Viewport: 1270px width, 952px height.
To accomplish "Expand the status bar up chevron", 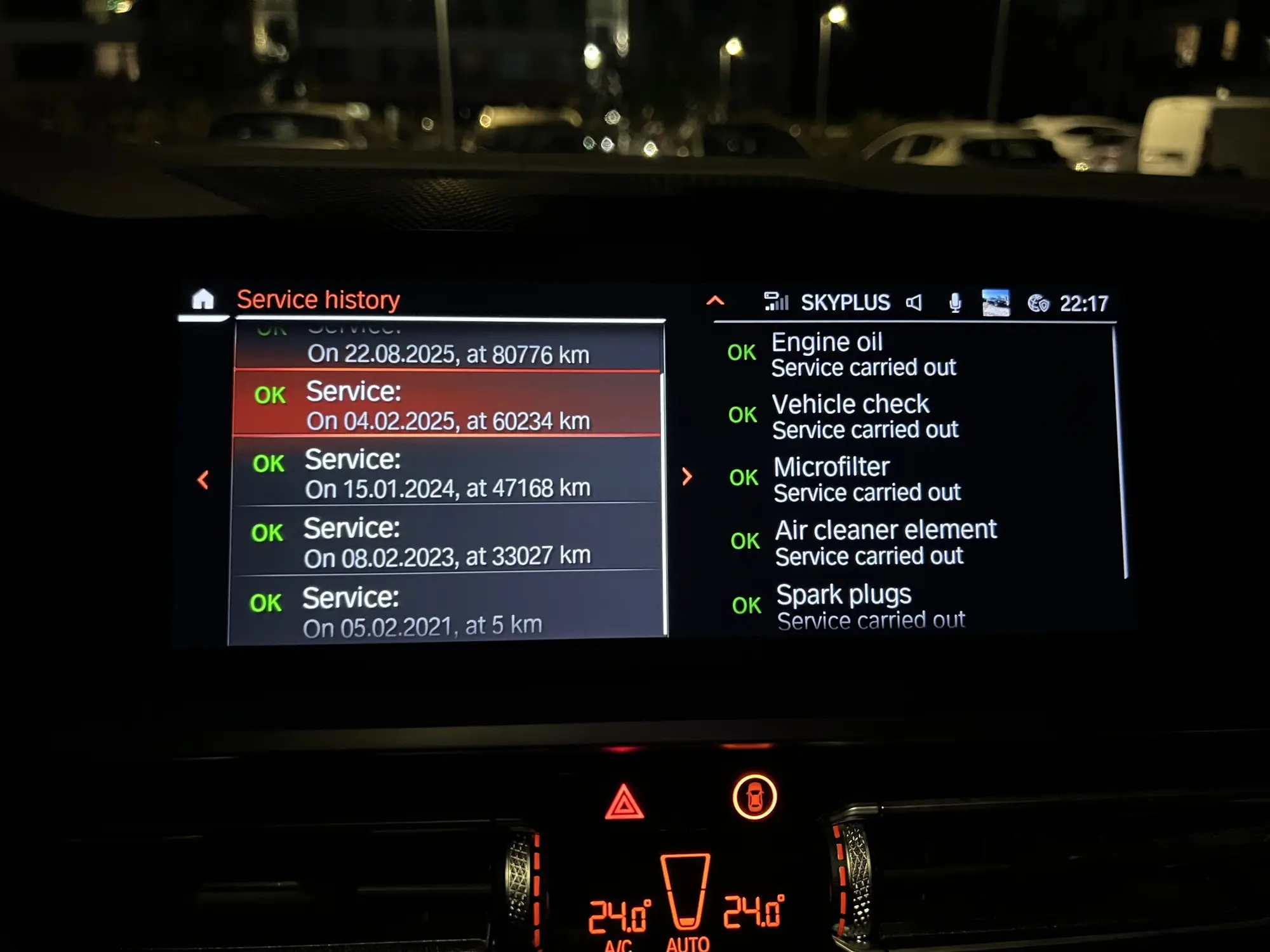I will (x=715, y=301).
